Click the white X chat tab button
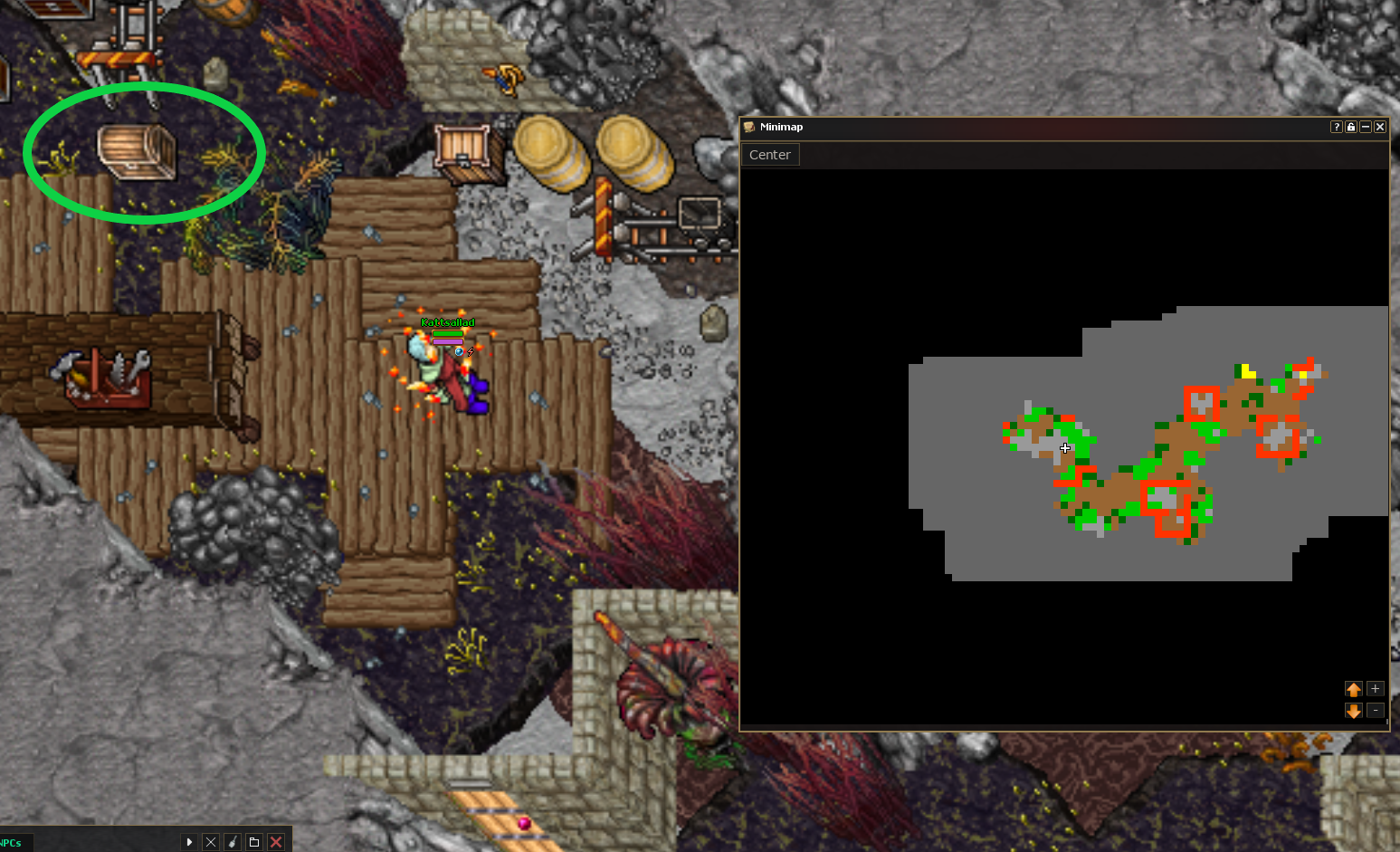This screenshot has height=852, width=1400. tap(211, 842)
